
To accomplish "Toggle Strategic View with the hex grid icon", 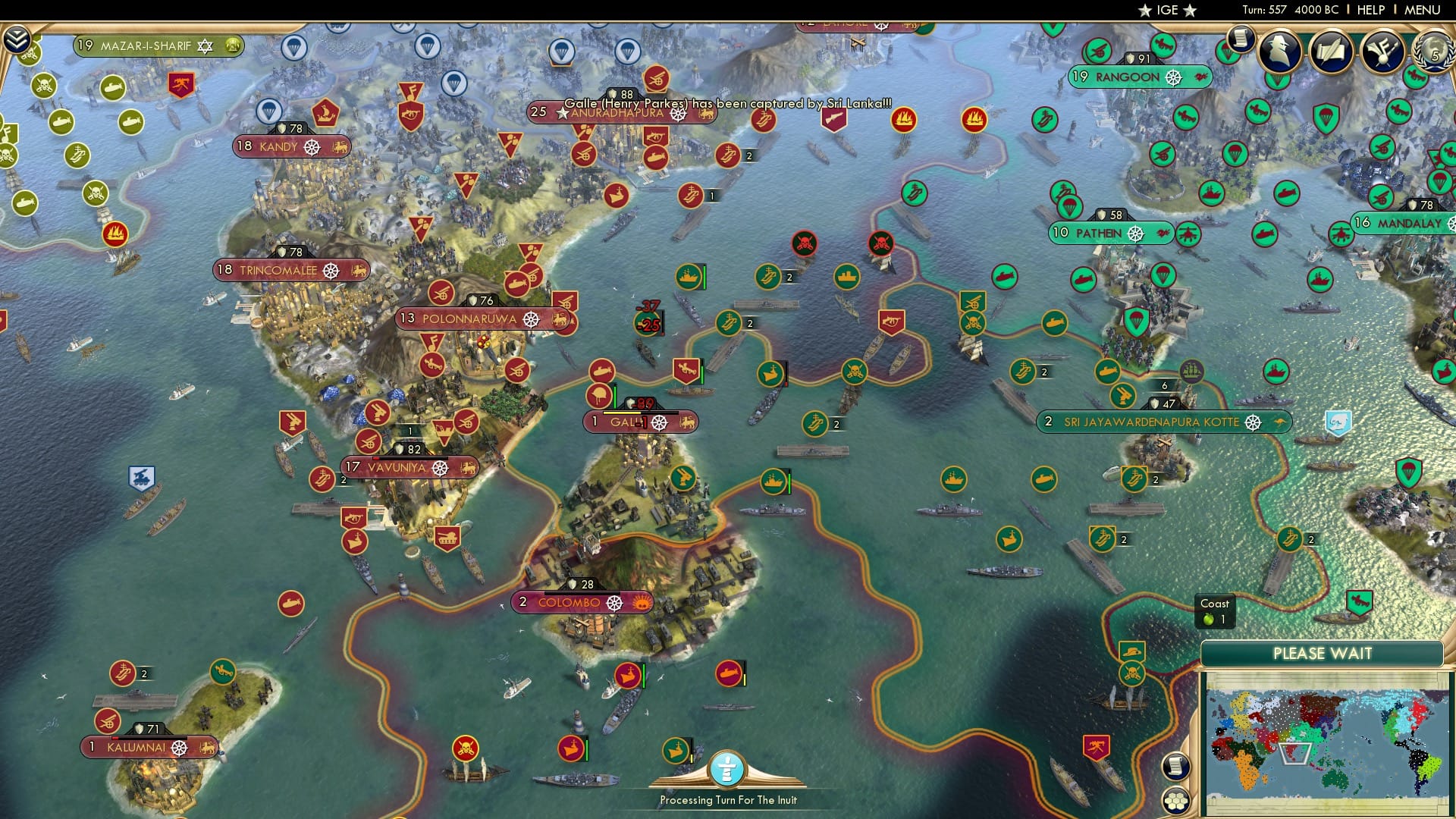I will click(1176, 802).
